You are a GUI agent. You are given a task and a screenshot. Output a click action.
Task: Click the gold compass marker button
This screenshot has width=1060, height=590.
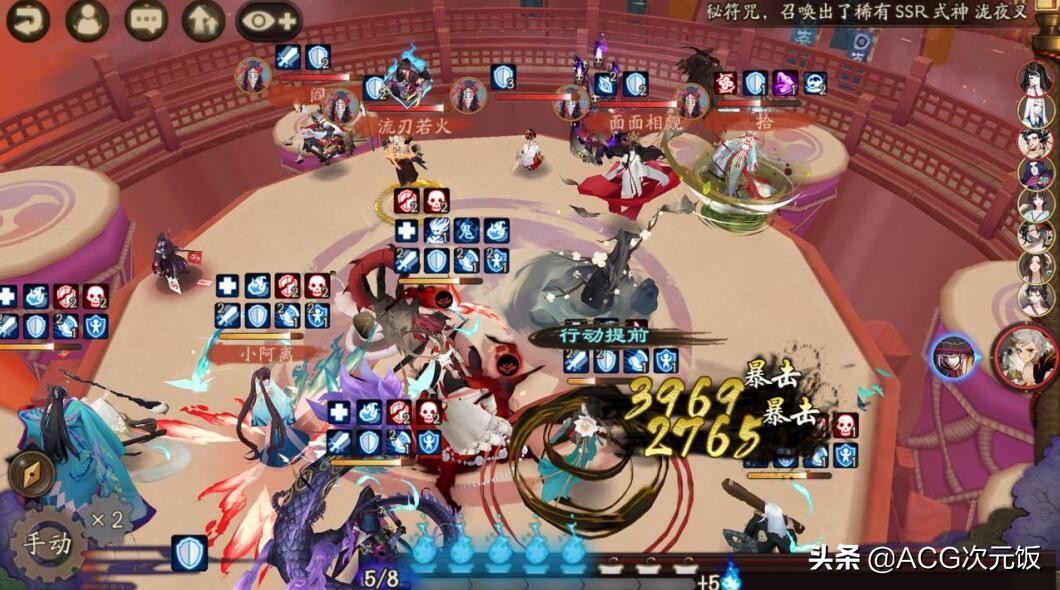(x=30, y=475)
